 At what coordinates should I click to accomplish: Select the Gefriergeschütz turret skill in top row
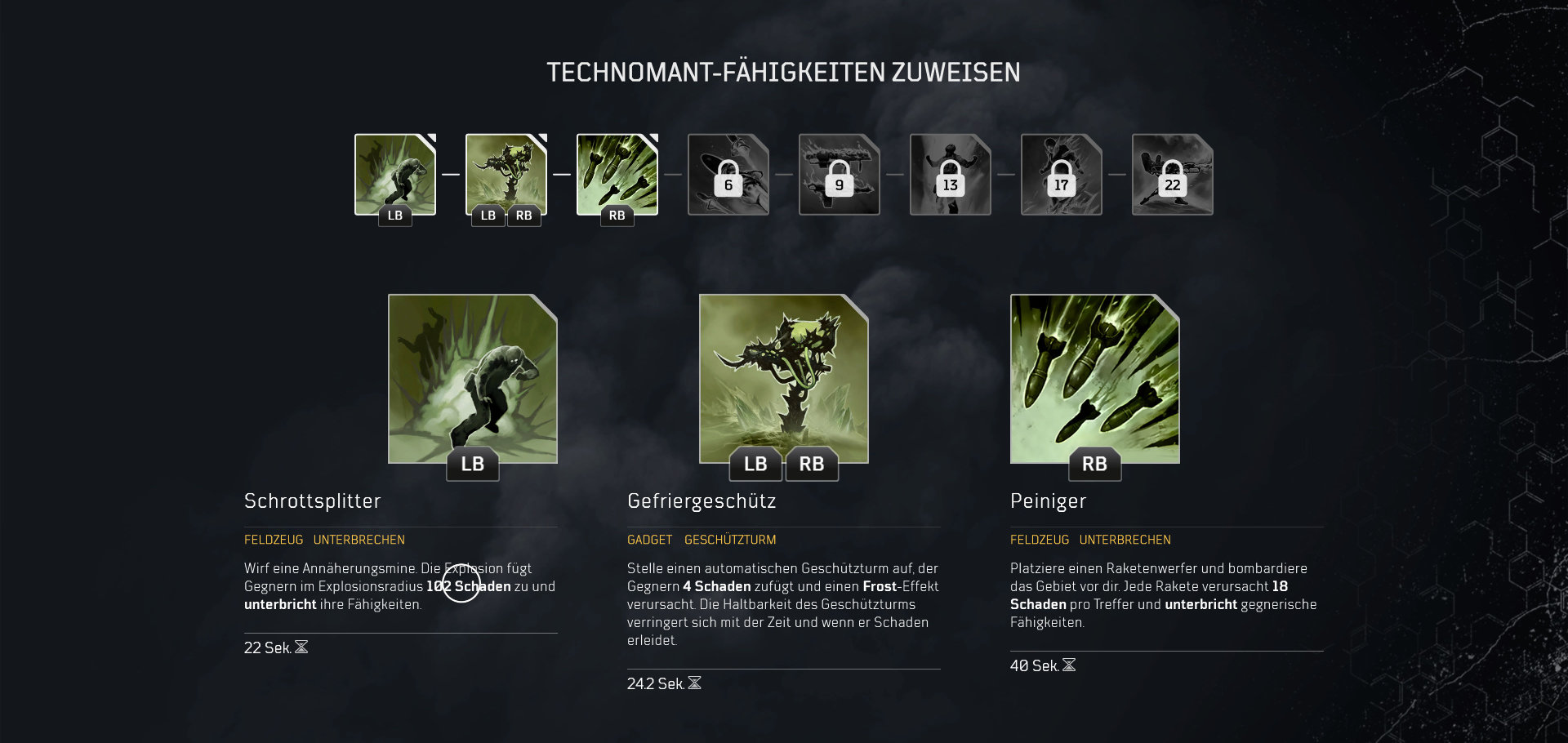[x=506, y=174]
